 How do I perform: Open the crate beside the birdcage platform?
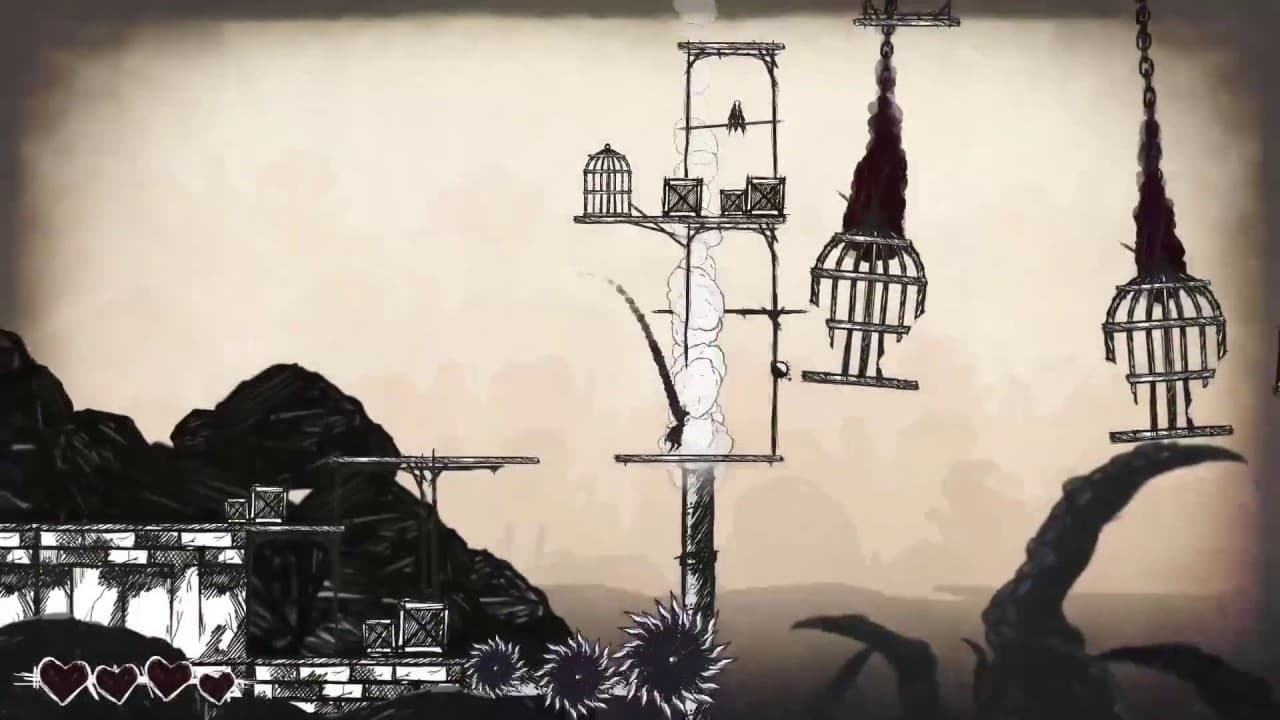tap(683, 193)
